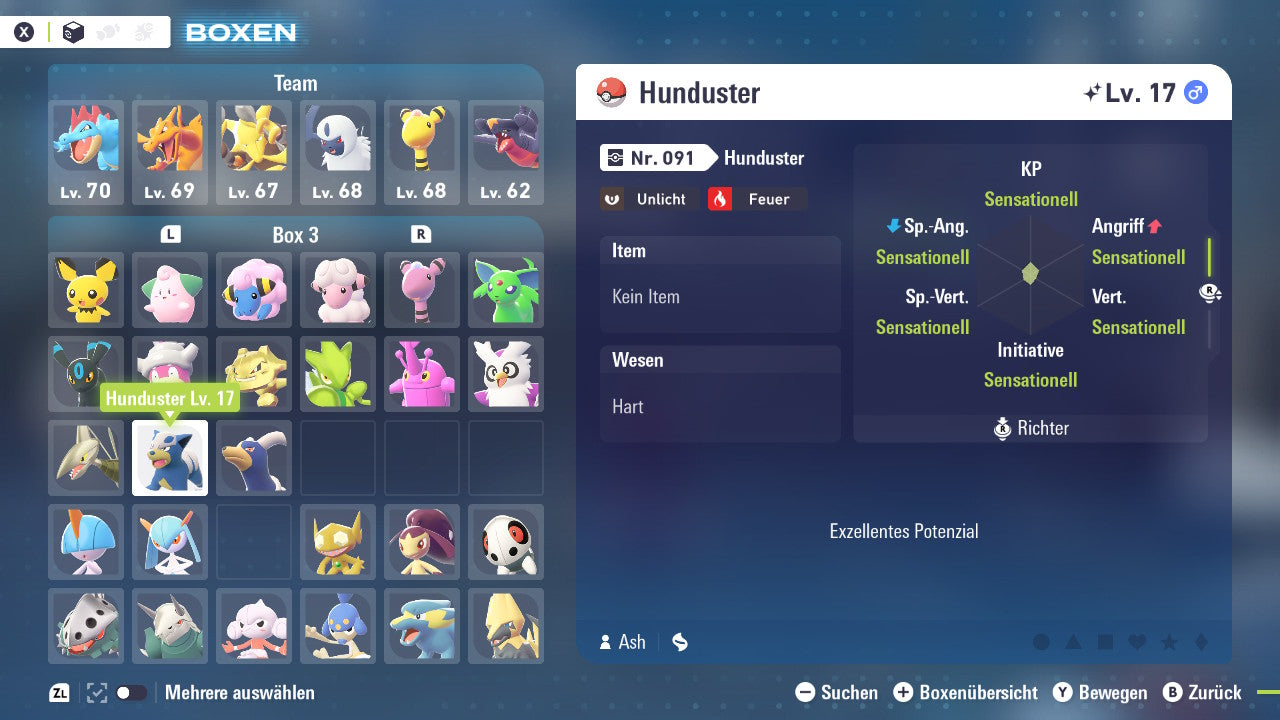Click the BOXEN title header

tap(240, 32)
